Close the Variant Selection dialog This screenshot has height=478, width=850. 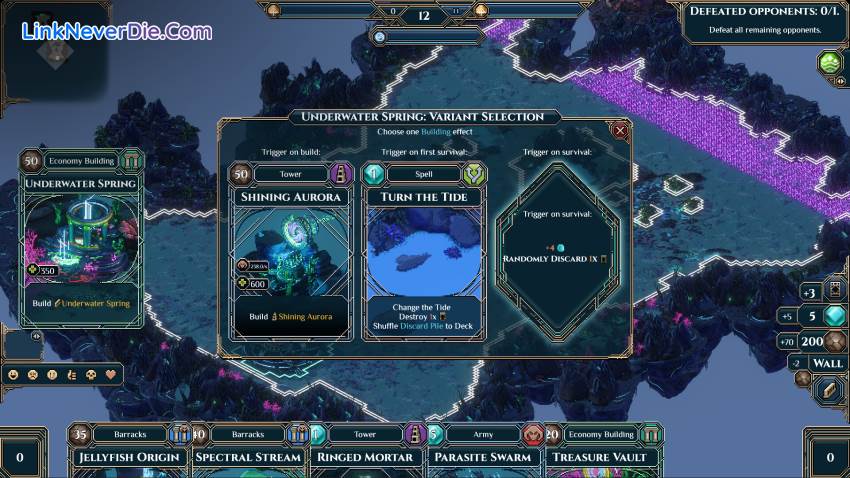coord(620,130)
